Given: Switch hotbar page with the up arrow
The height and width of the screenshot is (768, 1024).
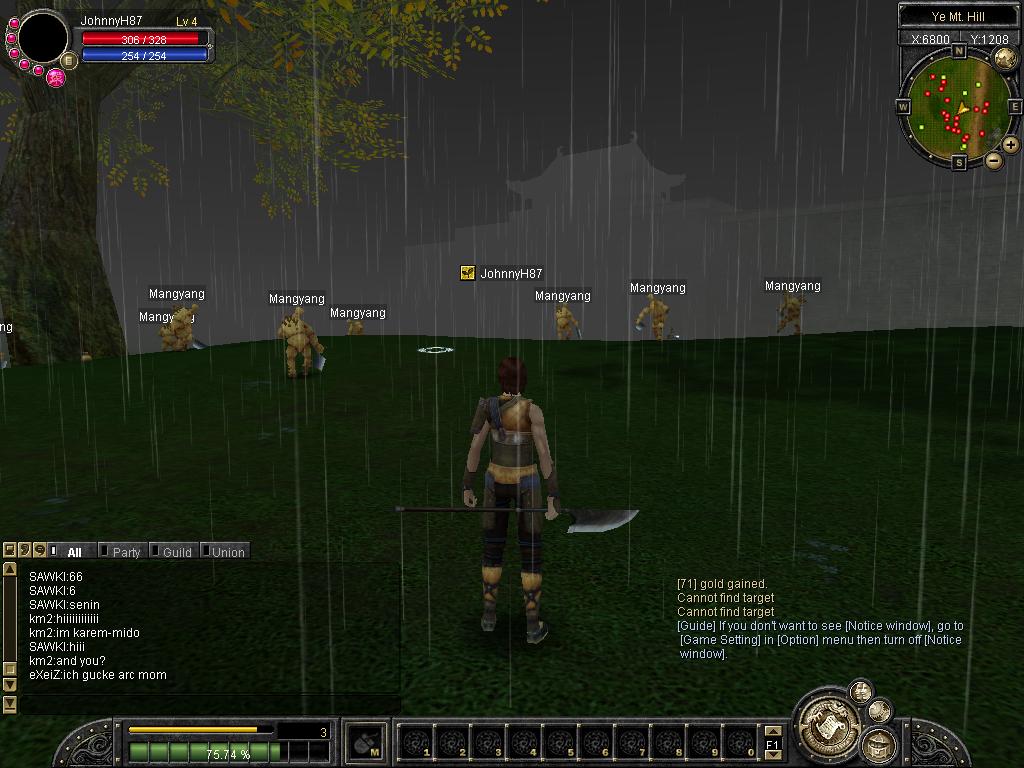Looking at the screenshot, I should (772, 732).
